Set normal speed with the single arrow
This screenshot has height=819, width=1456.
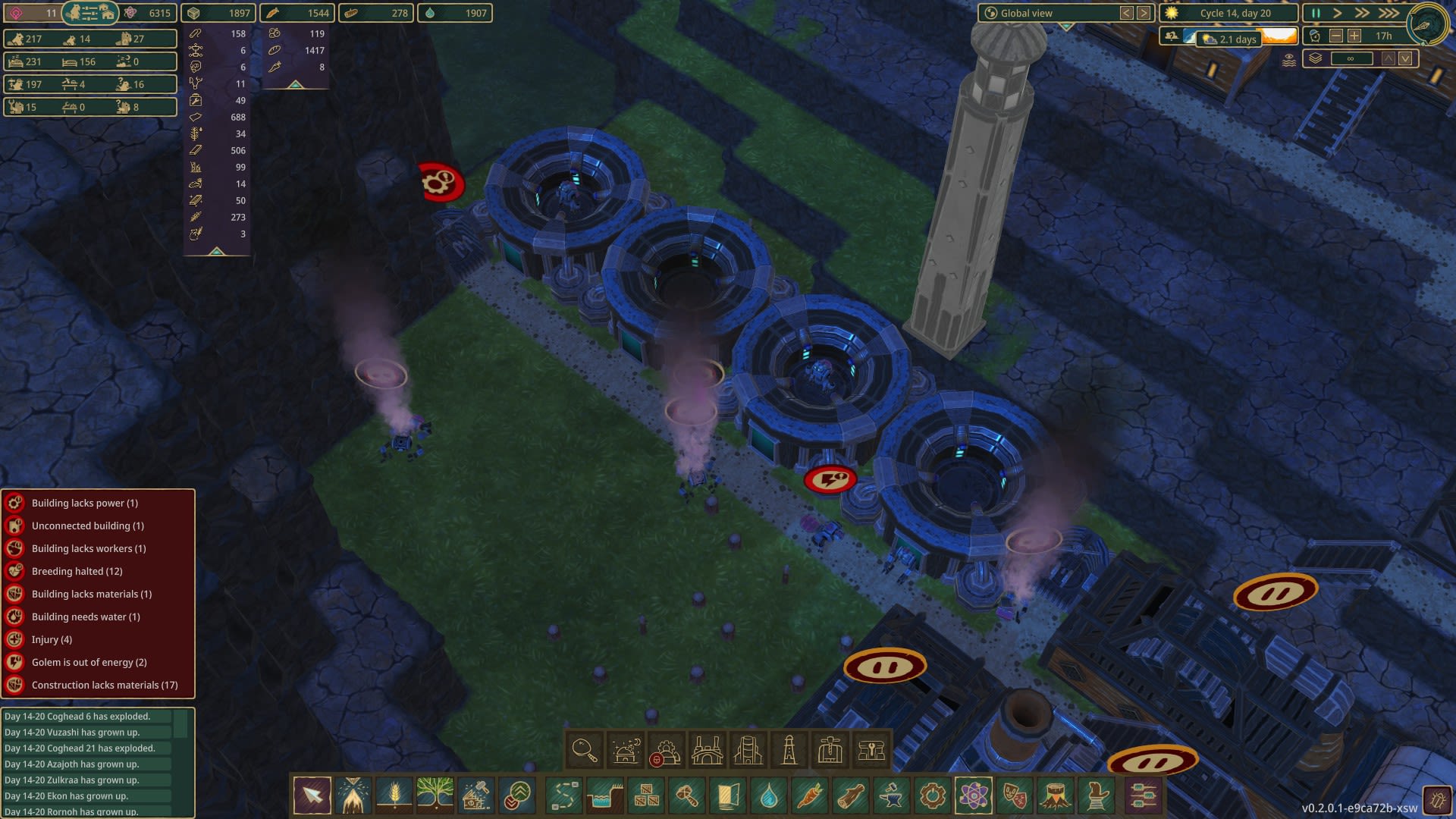1338,13
